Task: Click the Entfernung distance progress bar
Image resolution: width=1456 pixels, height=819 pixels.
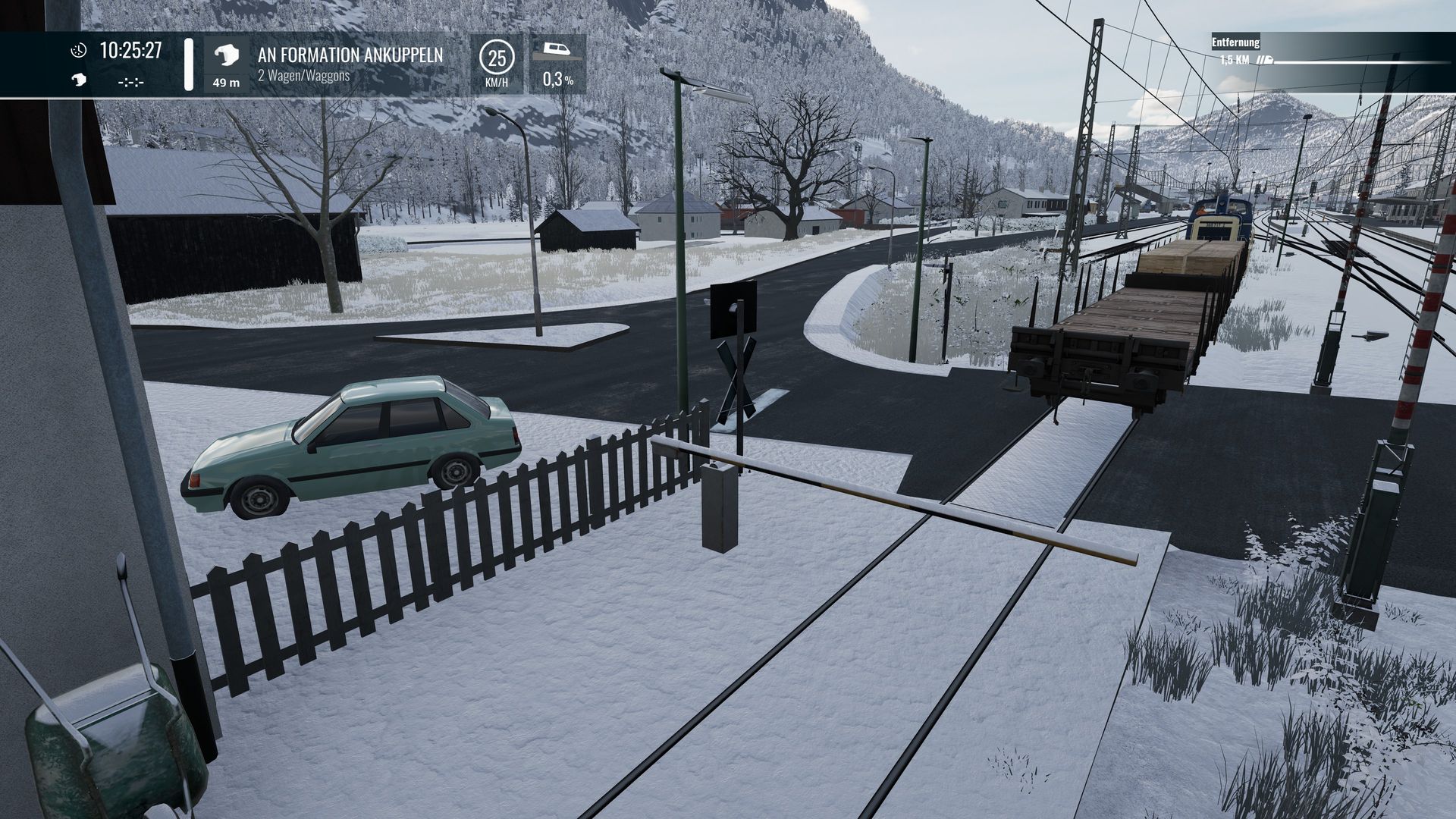Action: point(1357,61)
